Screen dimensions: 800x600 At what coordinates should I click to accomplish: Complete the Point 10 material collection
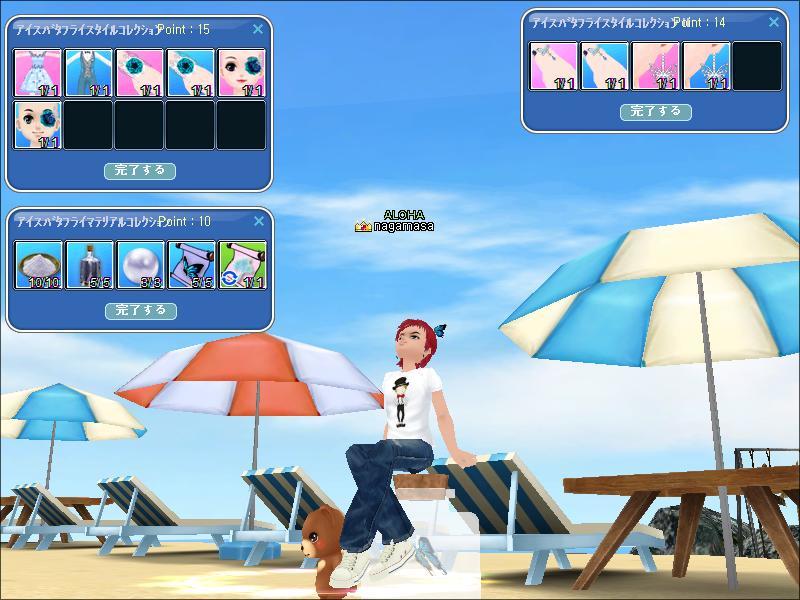[x=140, y=311]
